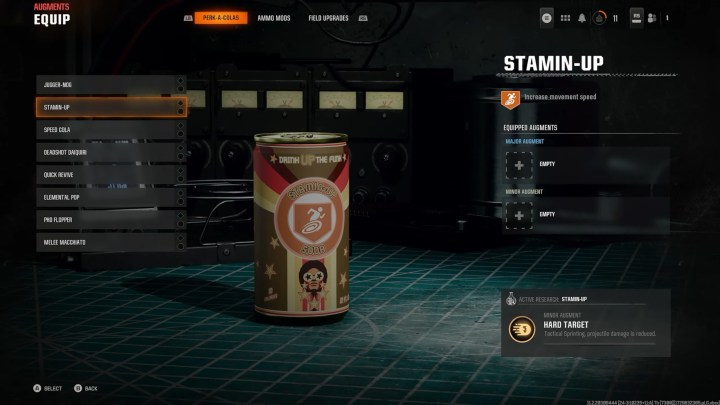Show notifications with the bell icon
720x405 pixels.
[580, 18]
